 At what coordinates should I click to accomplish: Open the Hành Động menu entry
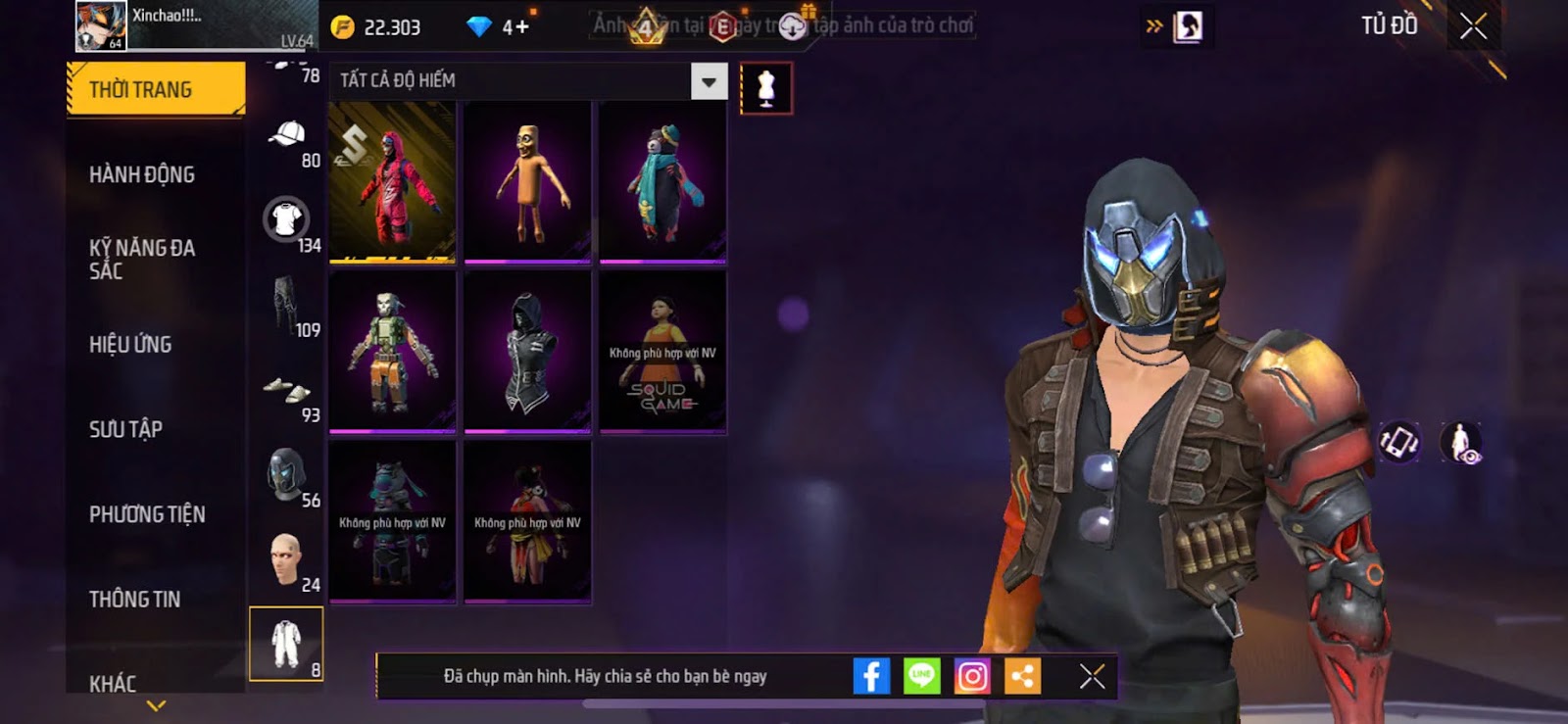click(x=142, y=174)
